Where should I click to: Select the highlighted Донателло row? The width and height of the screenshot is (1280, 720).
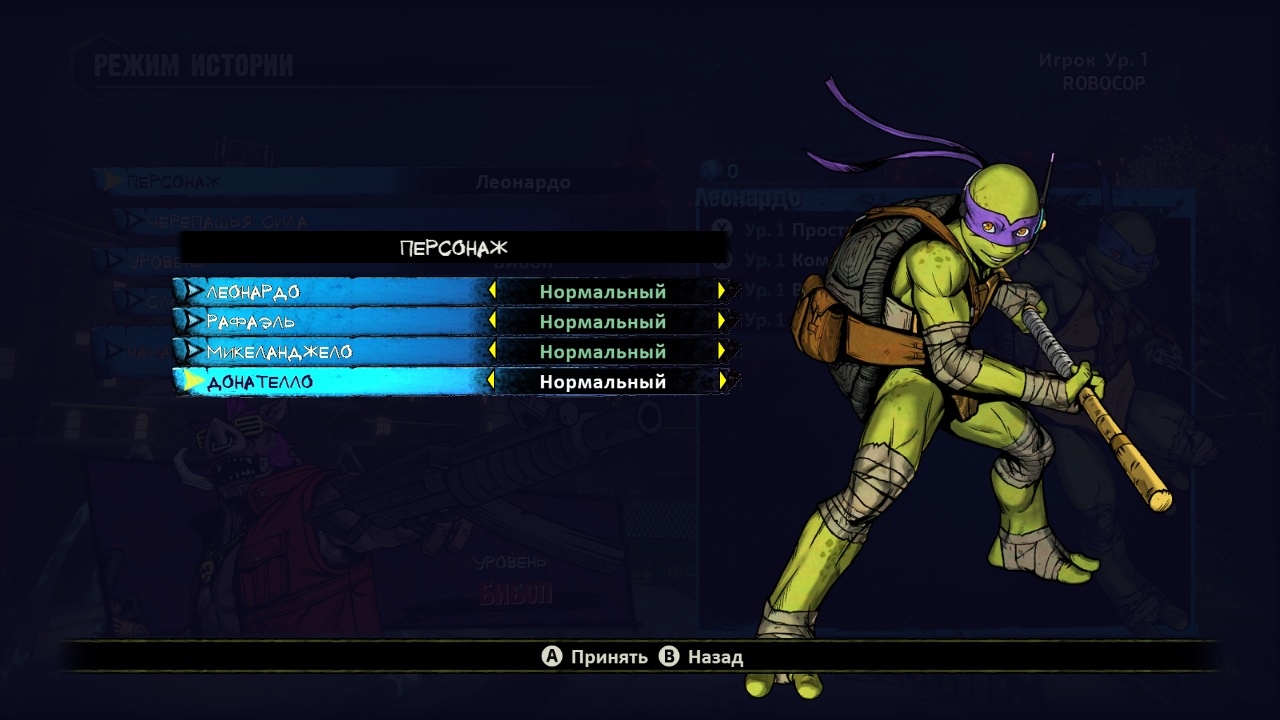[330, 382]
